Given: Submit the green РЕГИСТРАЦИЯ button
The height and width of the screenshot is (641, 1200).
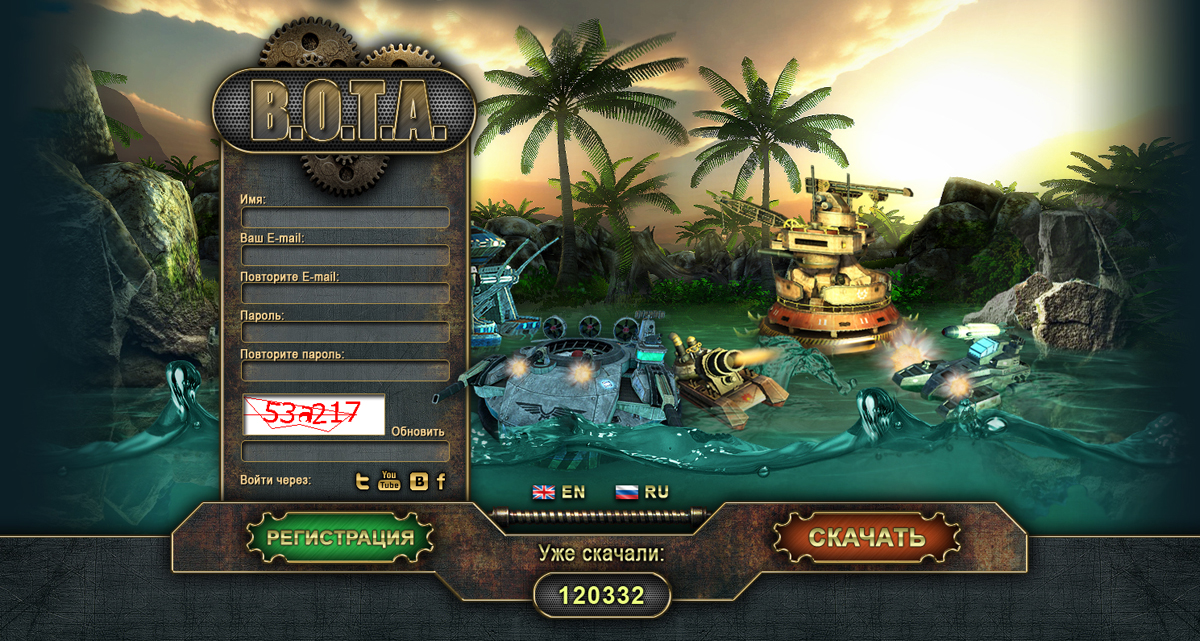Looking at the screenshot, I should coord(340,537).
